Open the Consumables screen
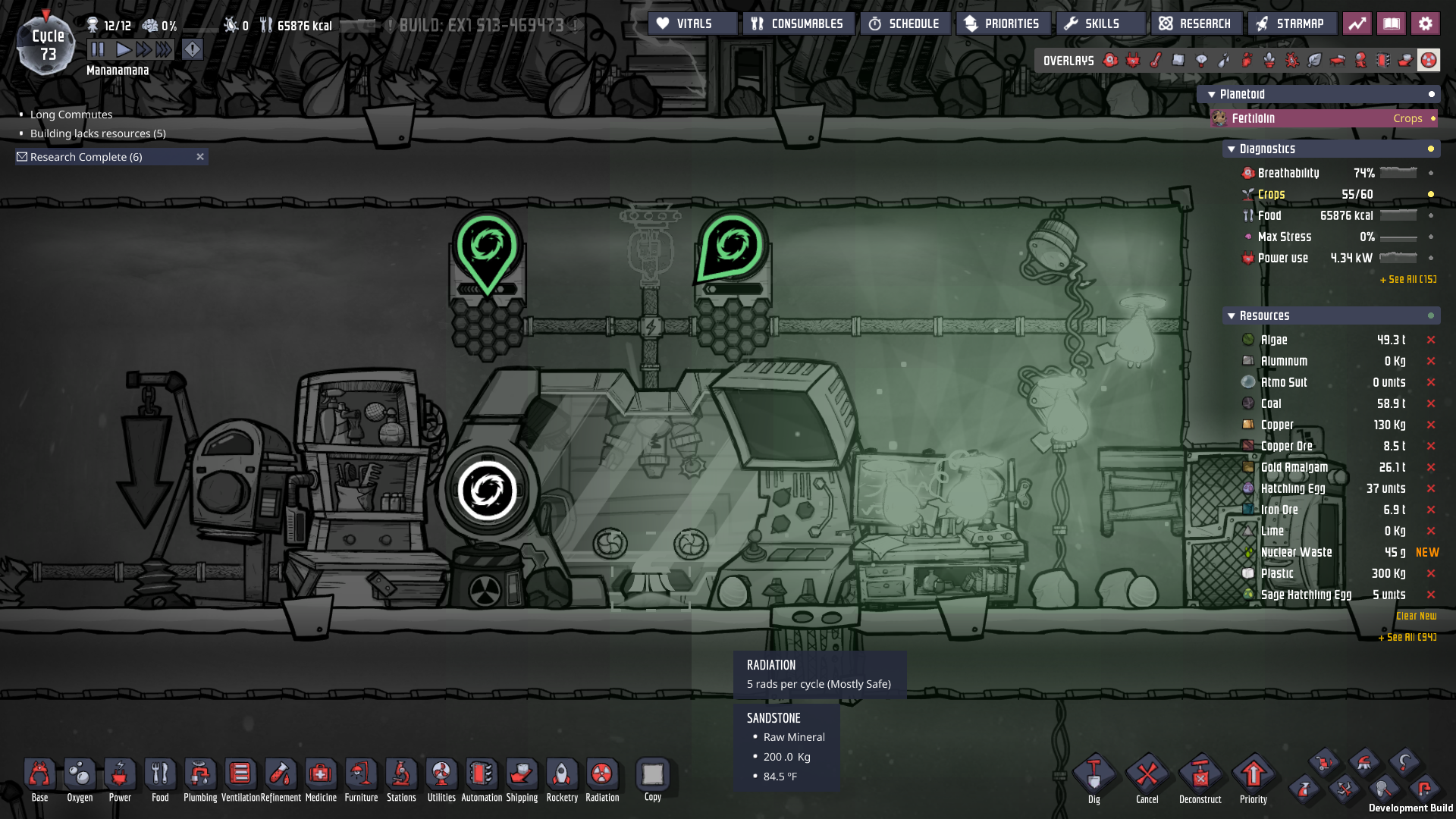The width and height of the screenshot is (1456, 819). [x=798, y=23]
